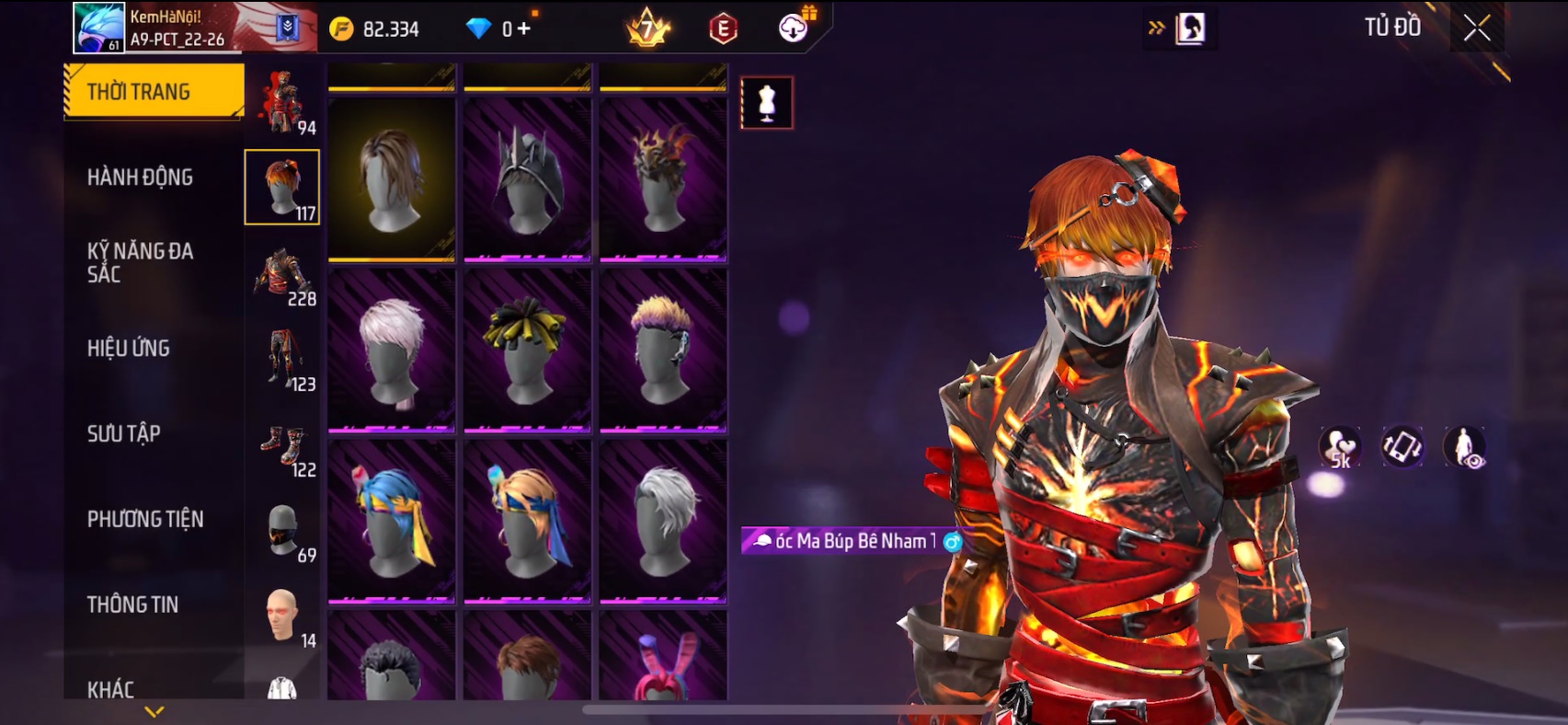Viewport: 1568px width, 725px height.
Task: Go to the Sưu Tập tab
Action: pyautogui.click(x=124, y=433)
